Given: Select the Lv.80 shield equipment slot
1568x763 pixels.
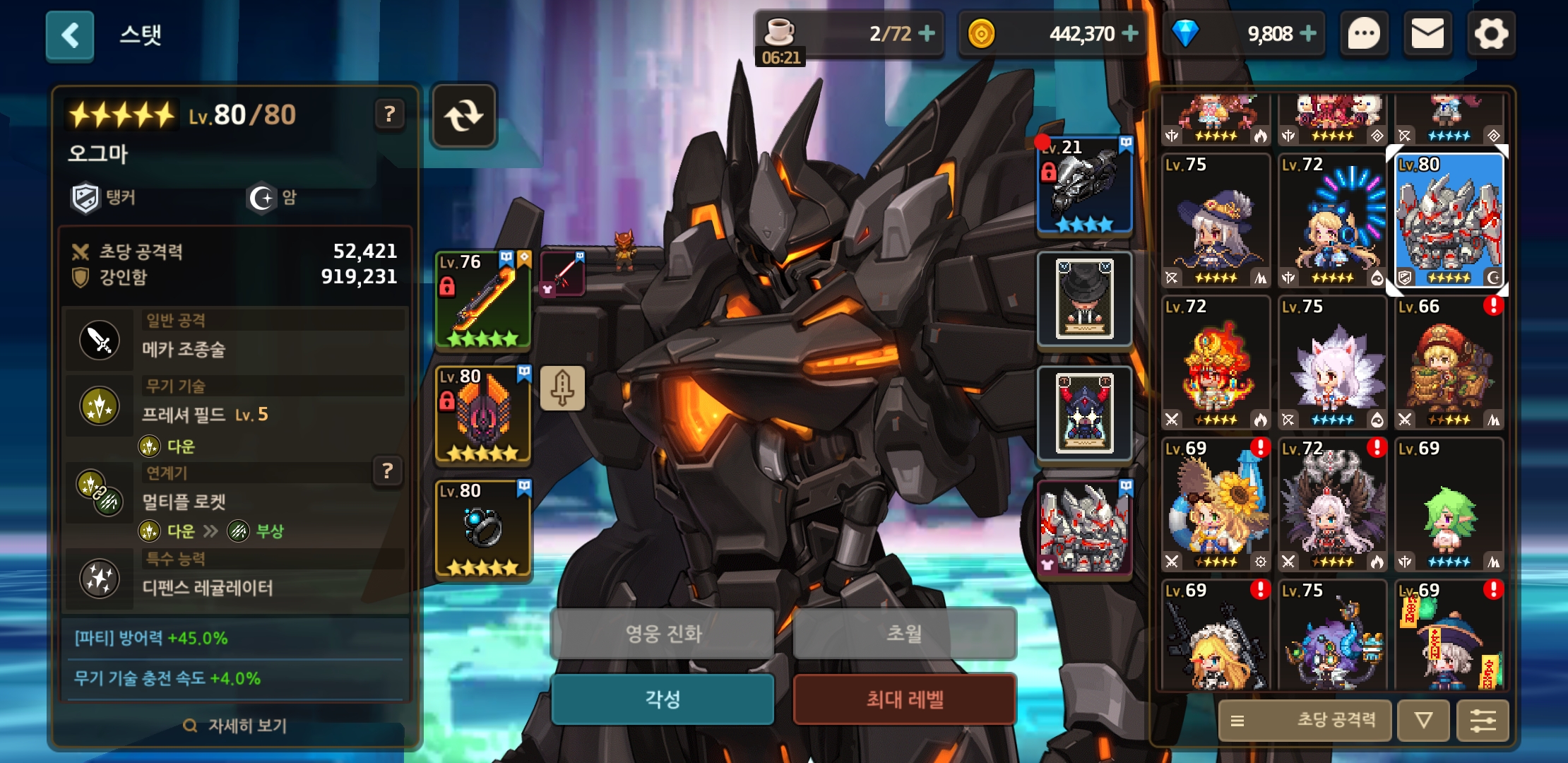Looking at the screenshot, I should click(483, 414).
